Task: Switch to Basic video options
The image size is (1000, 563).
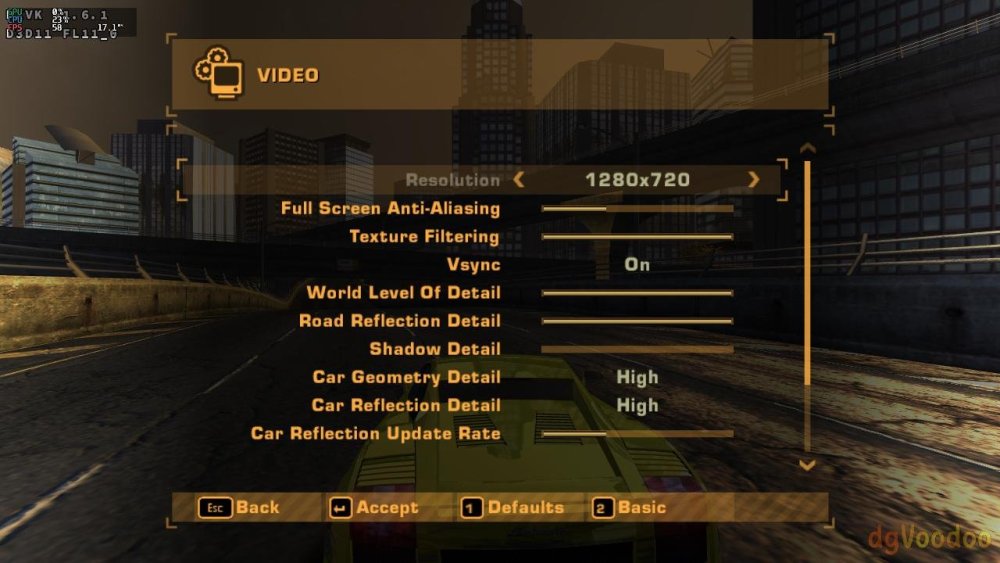Action: (630, 508)
